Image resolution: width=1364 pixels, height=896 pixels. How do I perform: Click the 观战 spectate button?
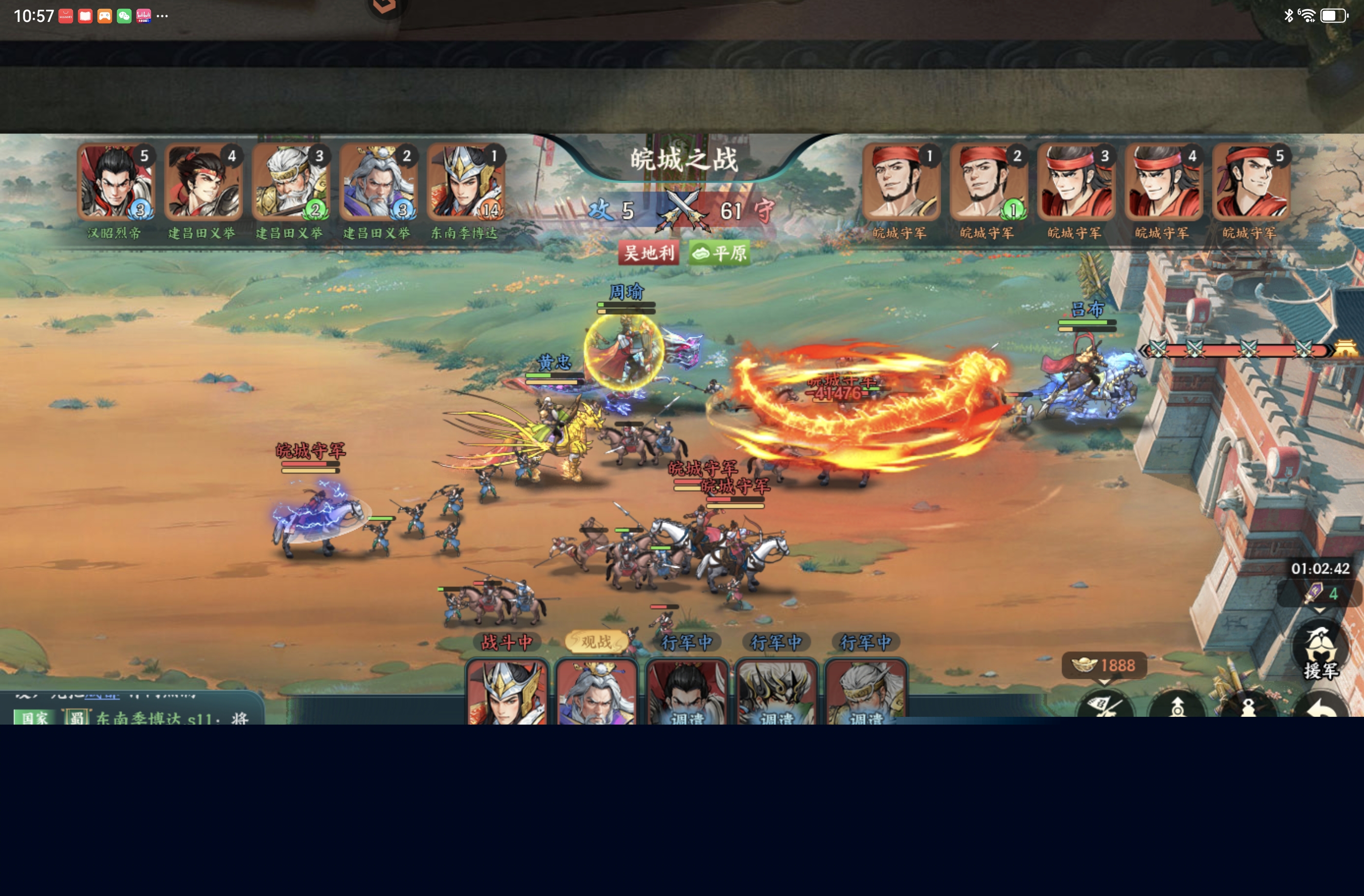596,642
